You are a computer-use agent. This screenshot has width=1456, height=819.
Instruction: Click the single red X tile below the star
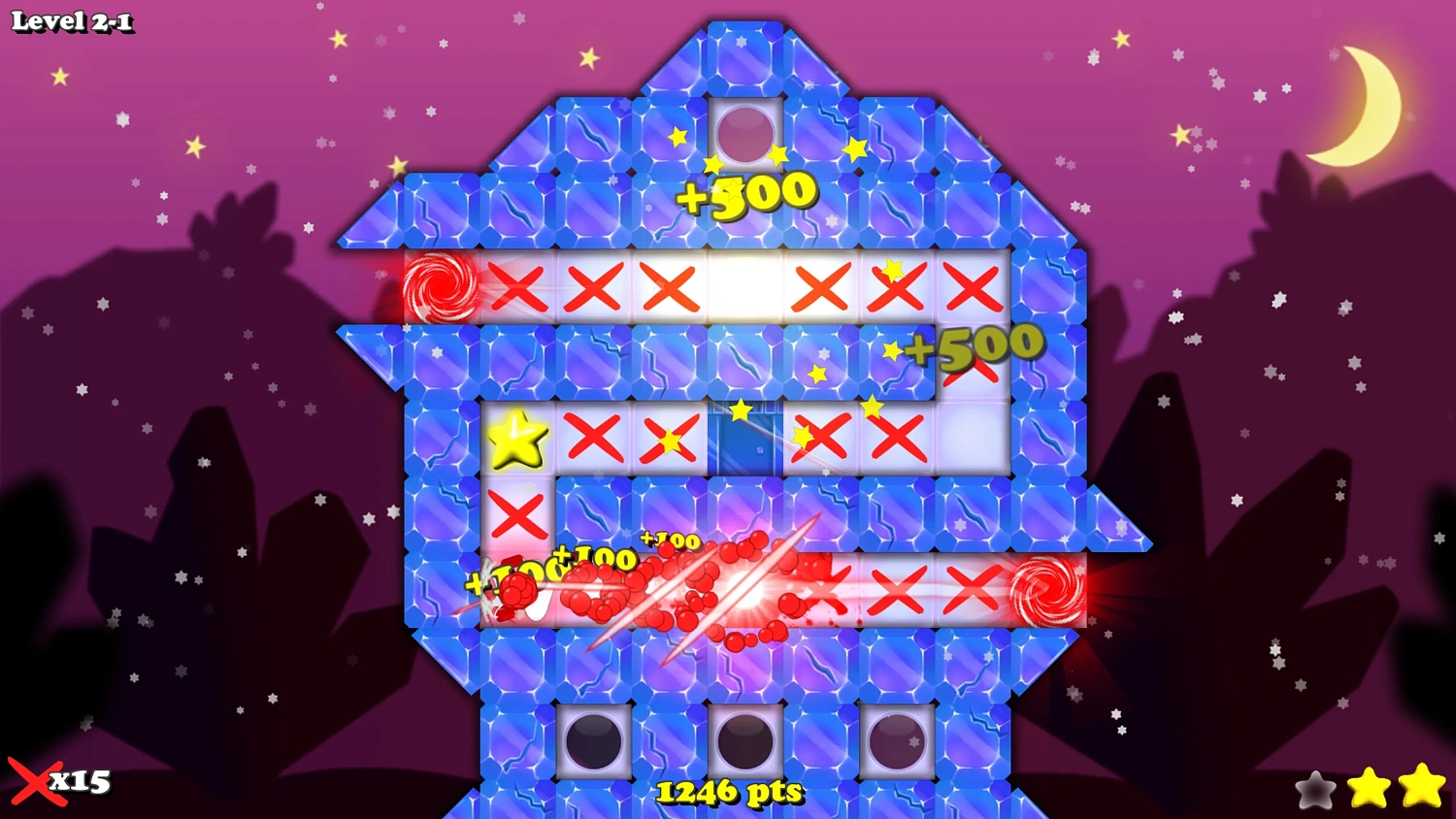click(515, 514)
